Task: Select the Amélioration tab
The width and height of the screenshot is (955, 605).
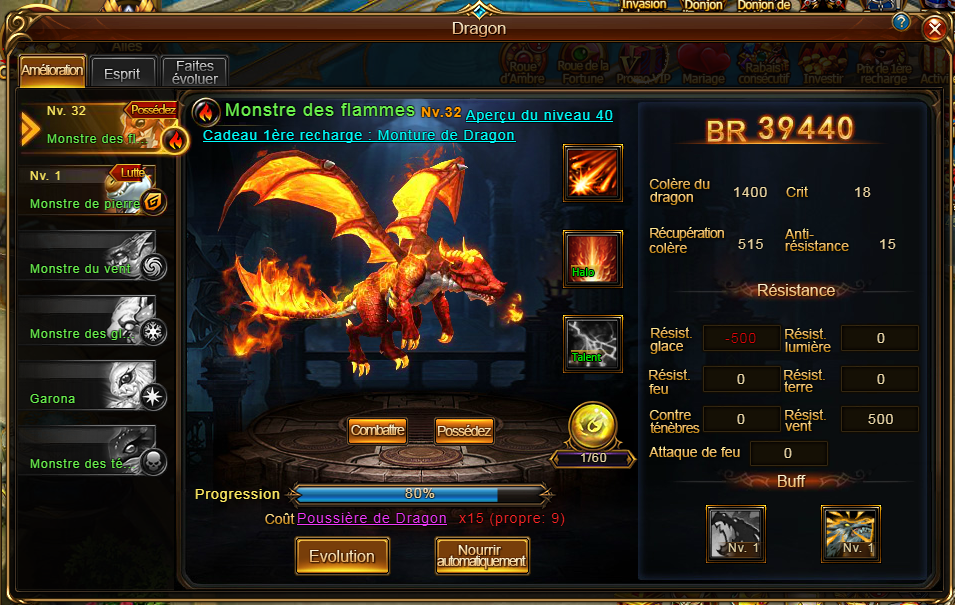Action: tap(51, 71)
